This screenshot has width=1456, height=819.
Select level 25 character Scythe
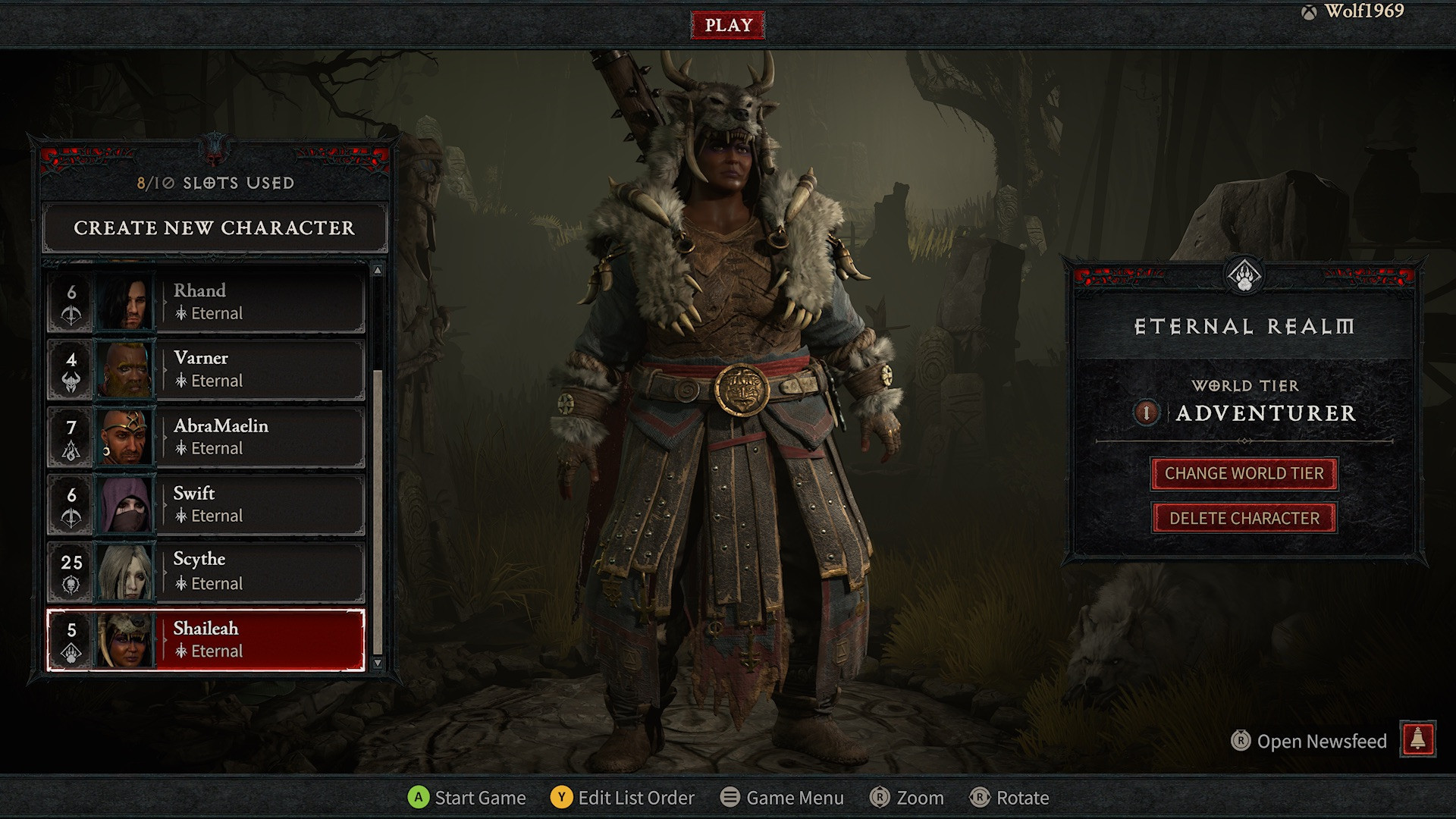[206, 572]
